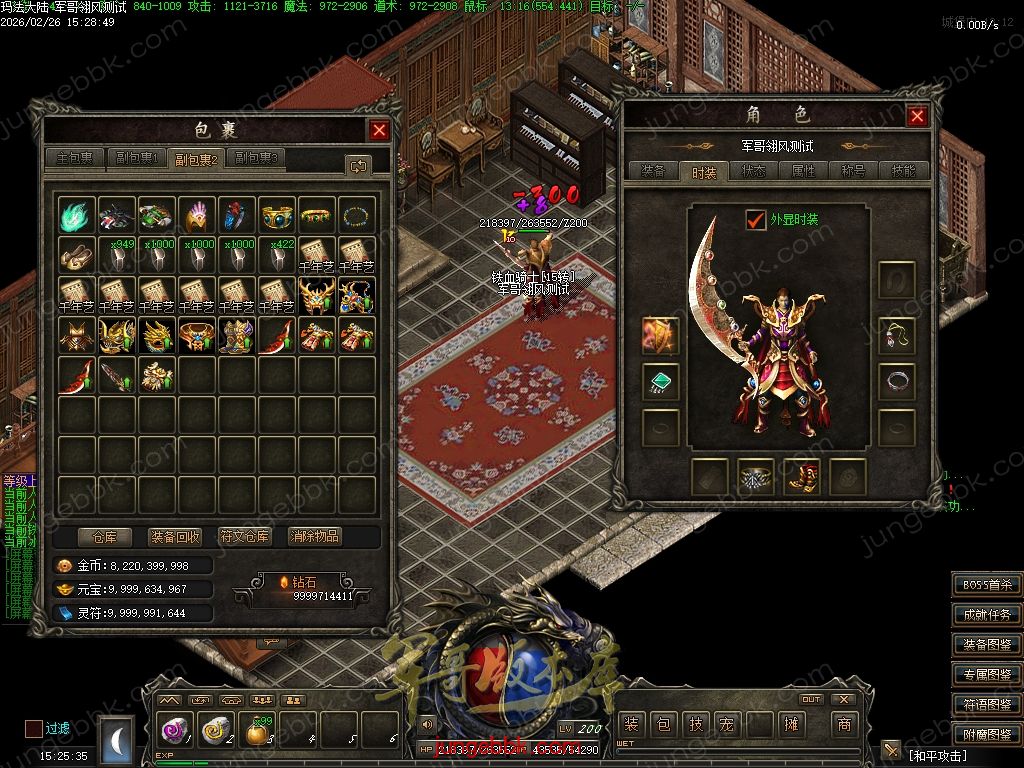1024x768 pixels.
Task: Click the 装备回收 equipment recycle button
Action: point(174,536)
